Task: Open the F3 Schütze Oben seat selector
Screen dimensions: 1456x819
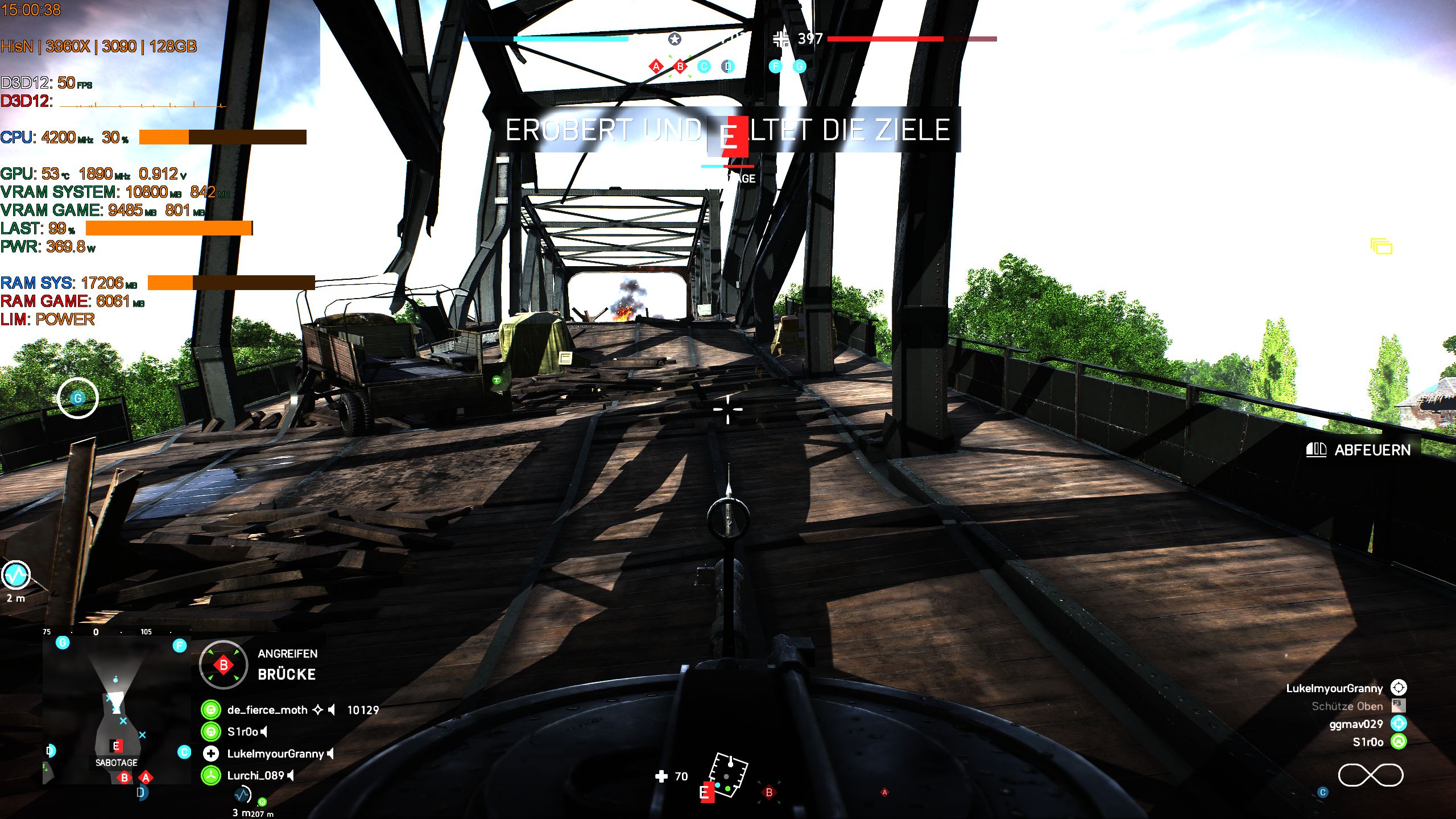Action: point(1399,705)
